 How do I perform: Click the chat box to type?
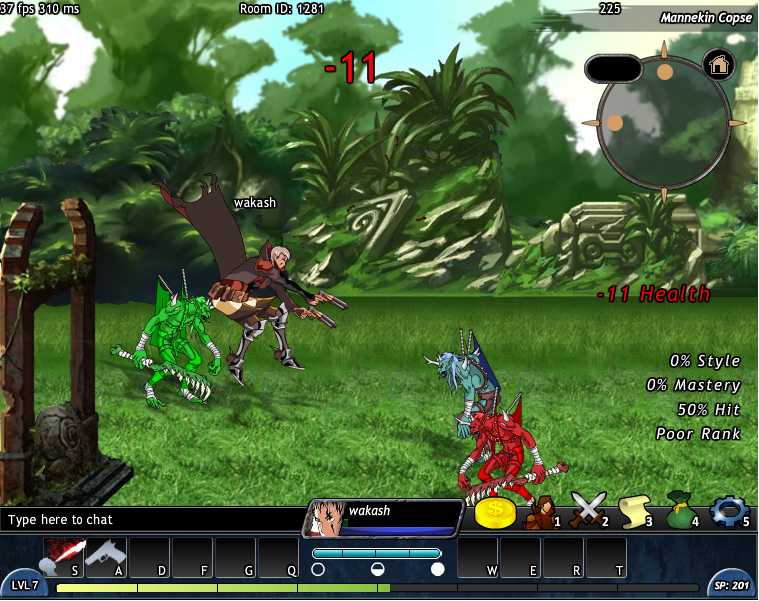(x=150, y=520)
